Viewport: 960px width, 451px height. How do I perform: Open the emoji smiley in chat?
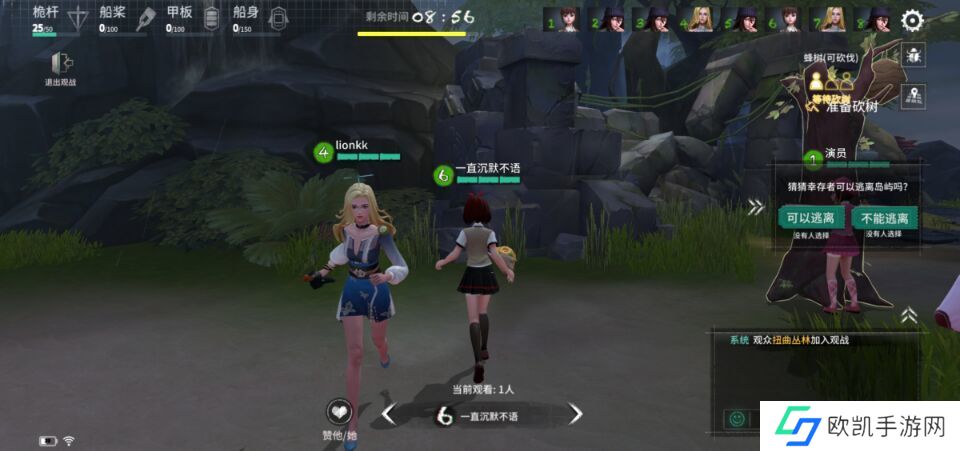point(737,418)
